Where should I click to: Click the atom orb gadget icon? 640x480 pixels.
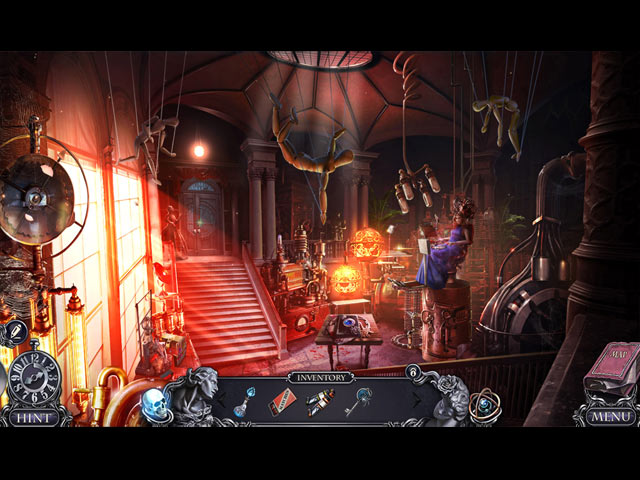click(485, 403)
